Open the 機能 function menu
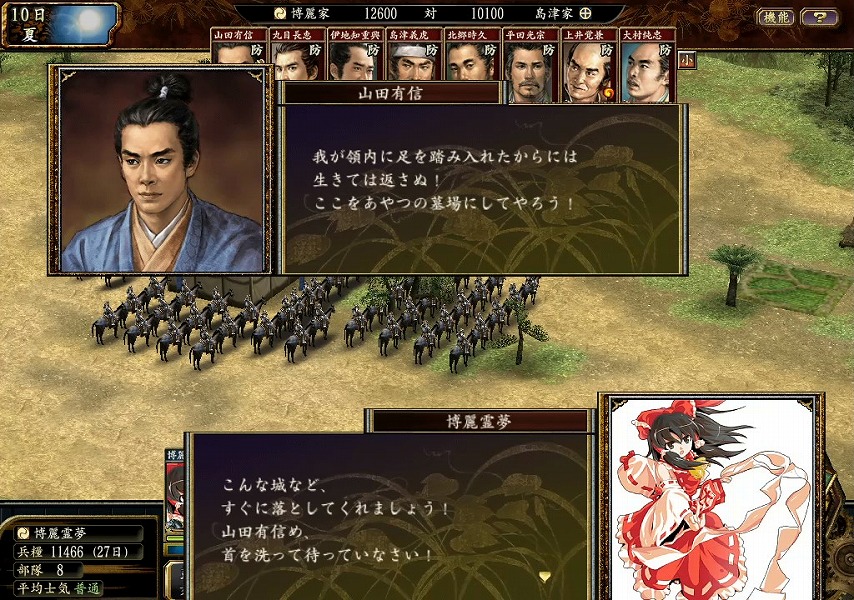 coord(776,17)
